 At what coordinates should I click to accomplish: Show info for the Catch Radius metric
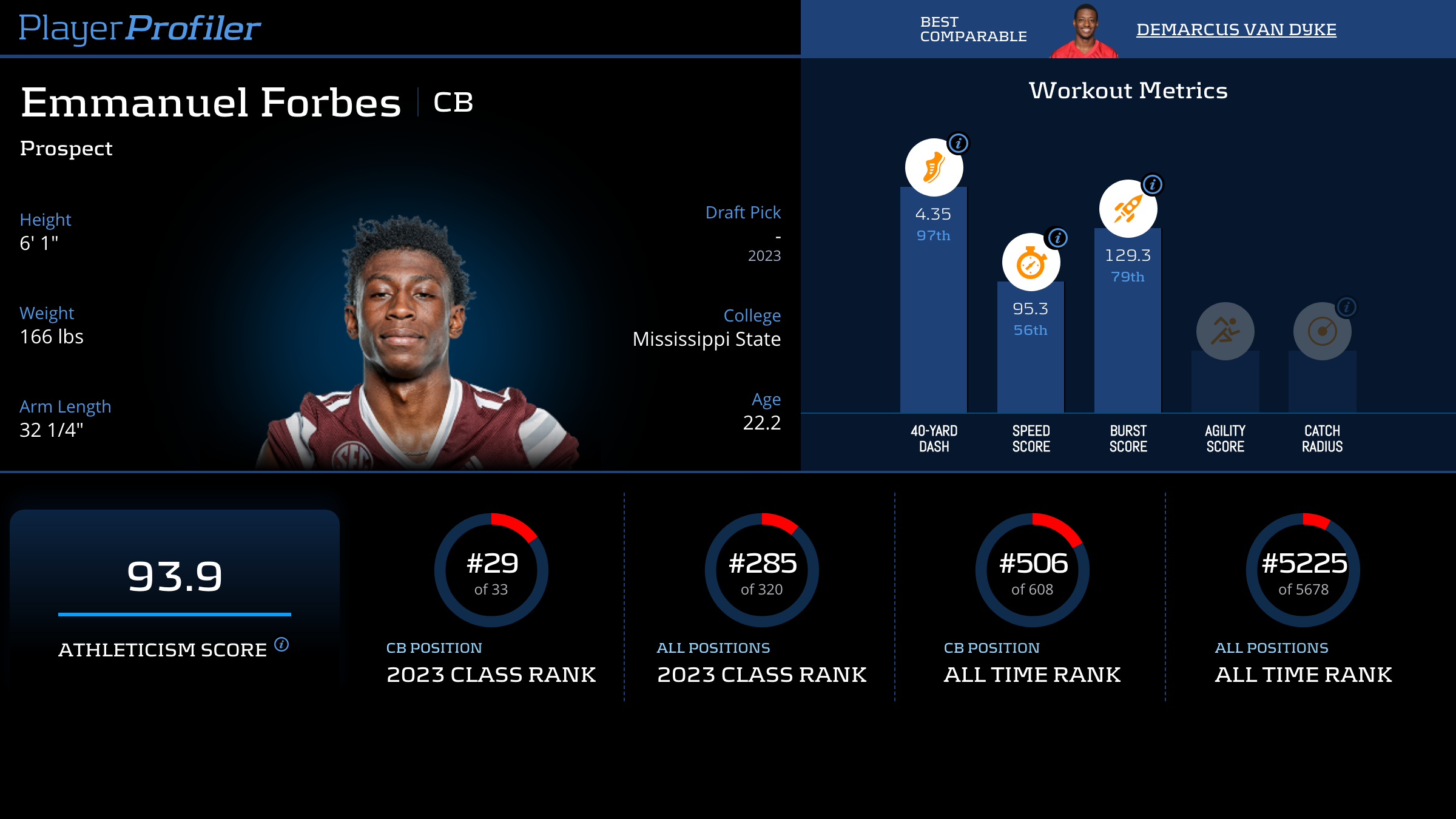(1347, 307)
